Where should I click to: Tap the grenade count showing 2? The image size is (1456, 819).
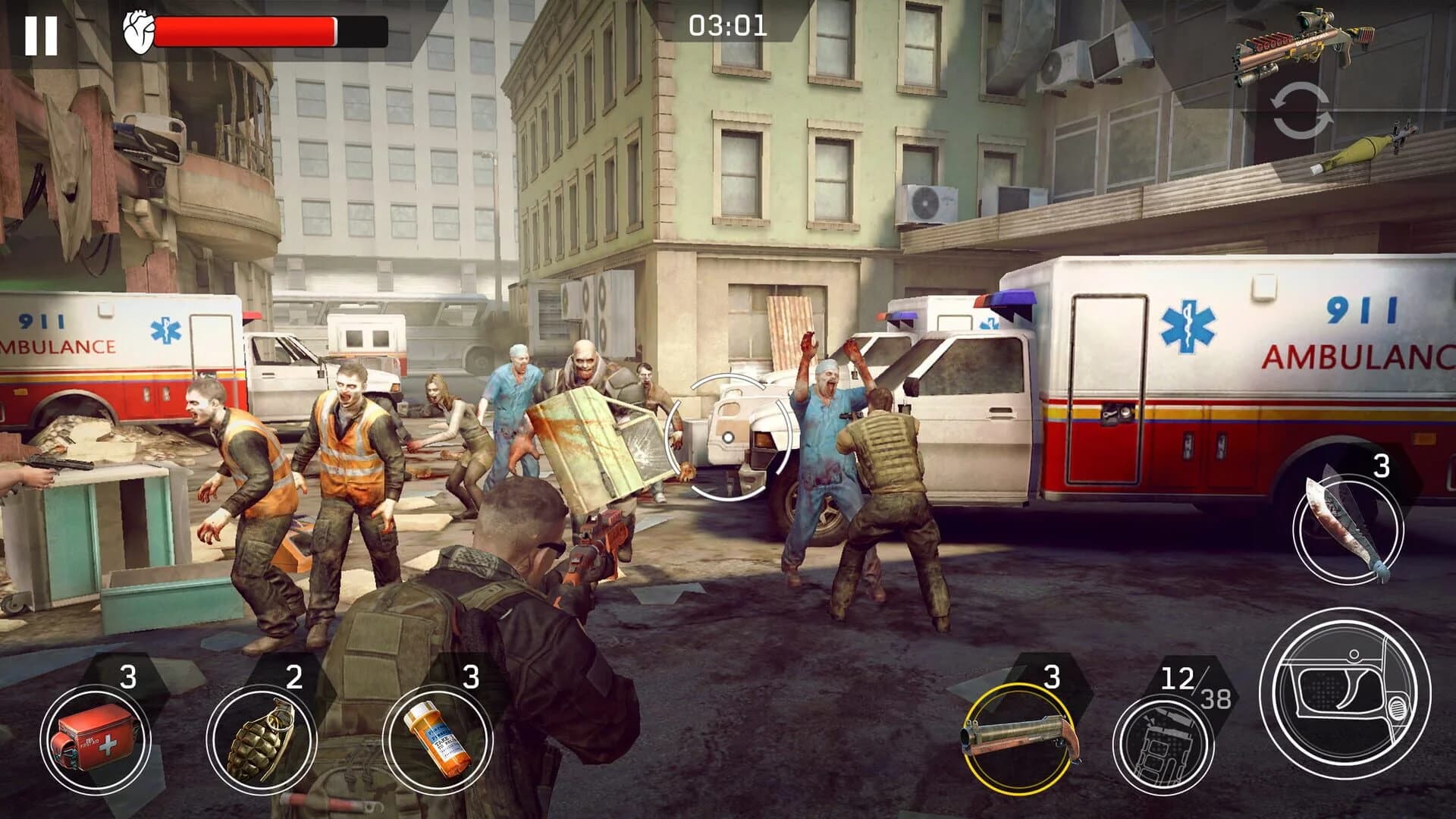click(x=296, y=673)
